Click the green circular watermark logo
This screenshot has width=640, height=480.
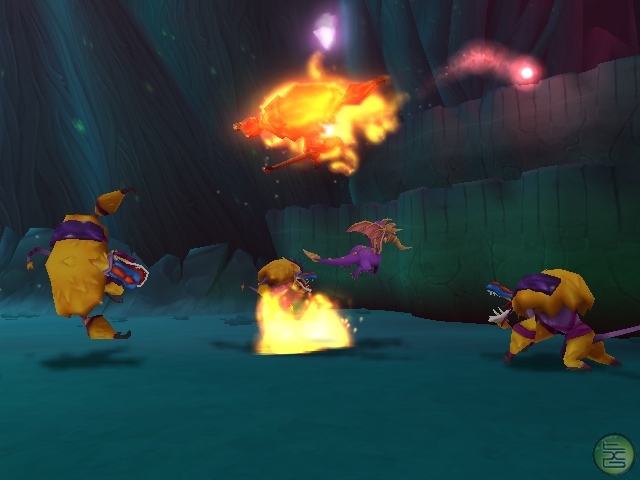click(x=613, y=453)
